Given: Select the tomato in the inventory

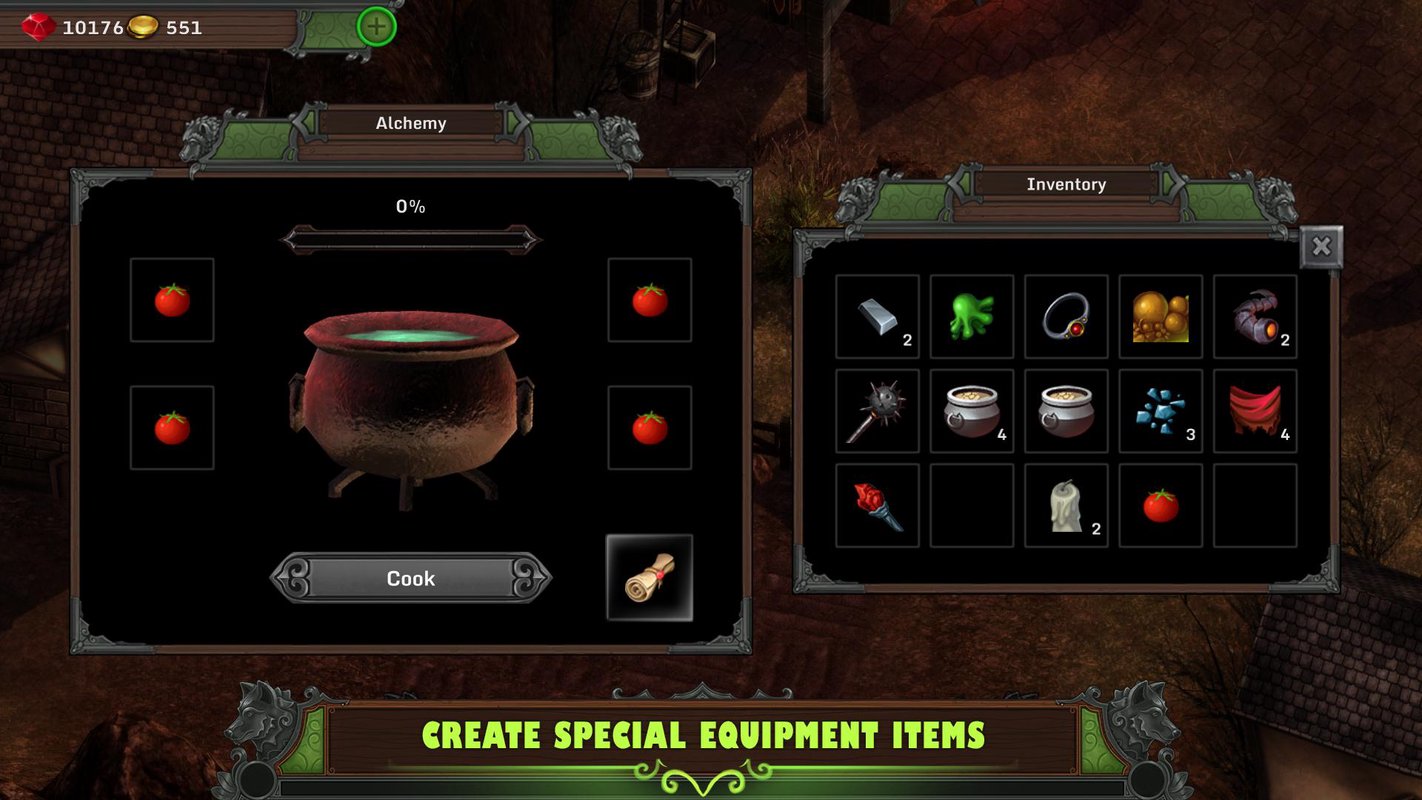Looking at the screenshot, I should pyautogui.click(x=1160, y=505).
